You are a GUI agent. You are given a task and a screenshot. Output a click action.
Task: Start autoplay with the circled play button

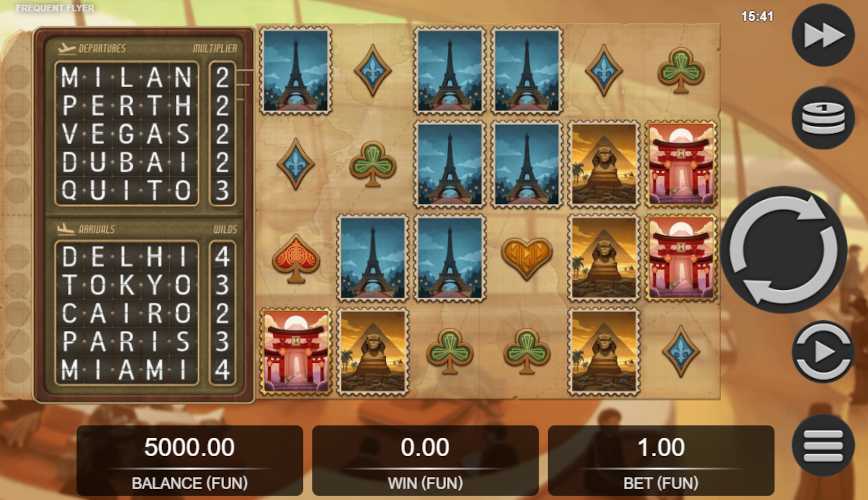click(x=822, y=352)
